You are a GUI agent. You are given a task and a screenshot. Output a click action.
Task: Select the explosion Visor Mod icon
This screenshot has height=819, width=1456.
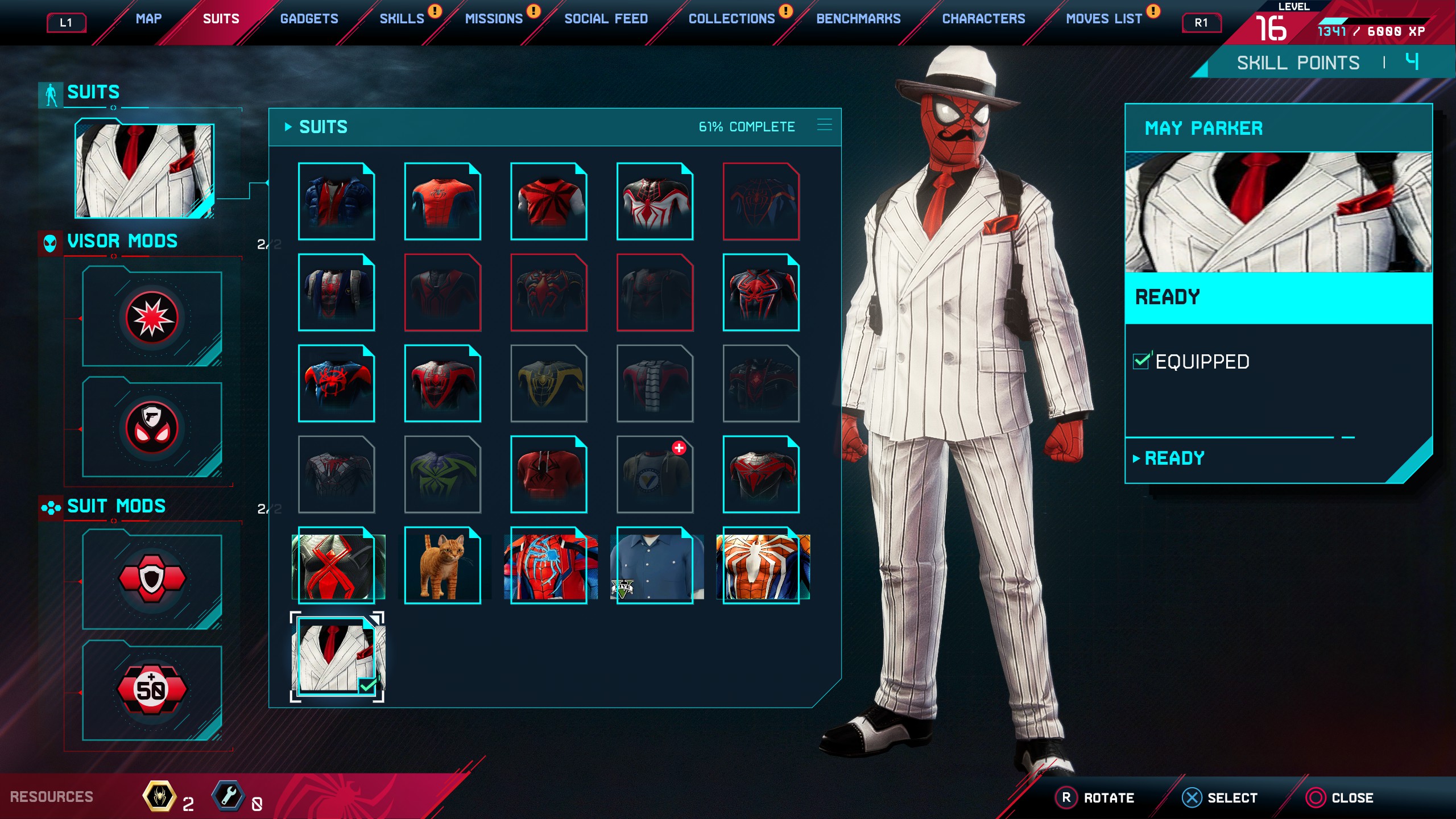(151, 317)
